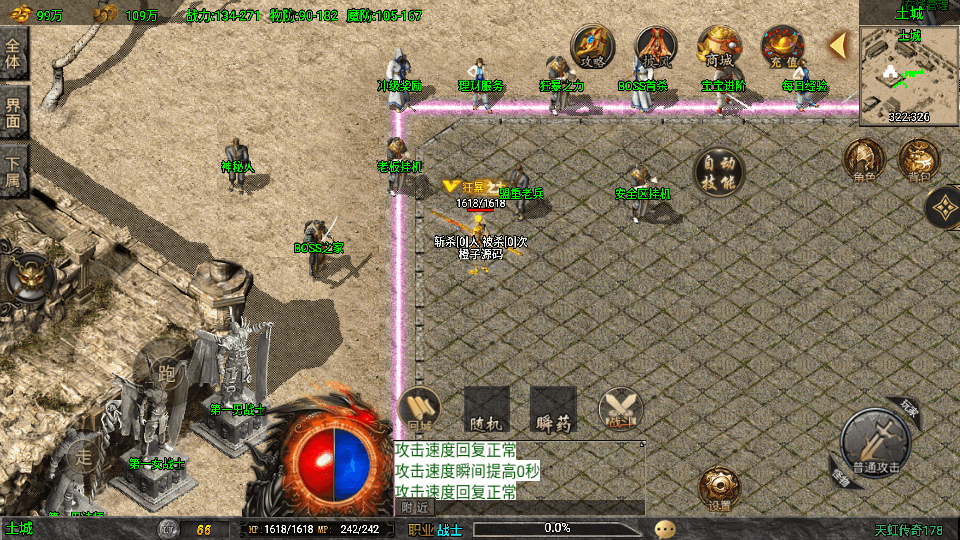This screenshot has height=540, width=960.
Task: Open the 土城 minimap
Action: click(909, 74)
